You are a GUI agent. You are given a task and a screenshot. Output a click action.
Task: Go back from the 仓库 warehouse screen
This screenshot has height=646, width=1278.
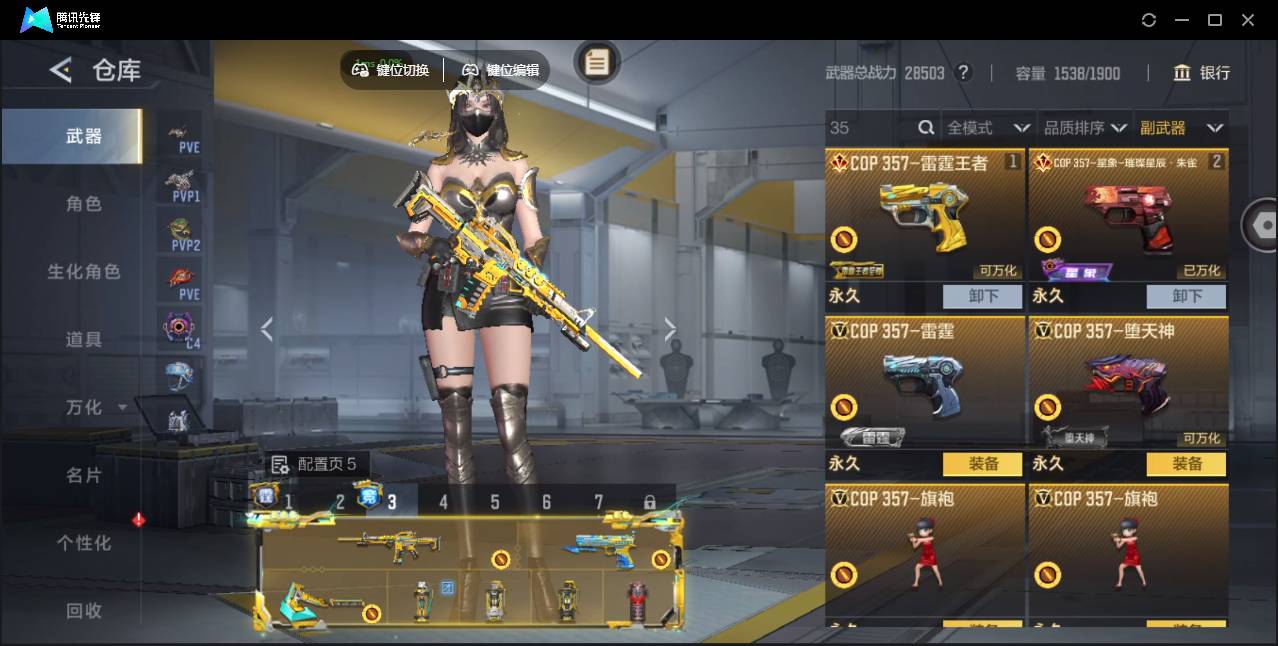point(61,70)
